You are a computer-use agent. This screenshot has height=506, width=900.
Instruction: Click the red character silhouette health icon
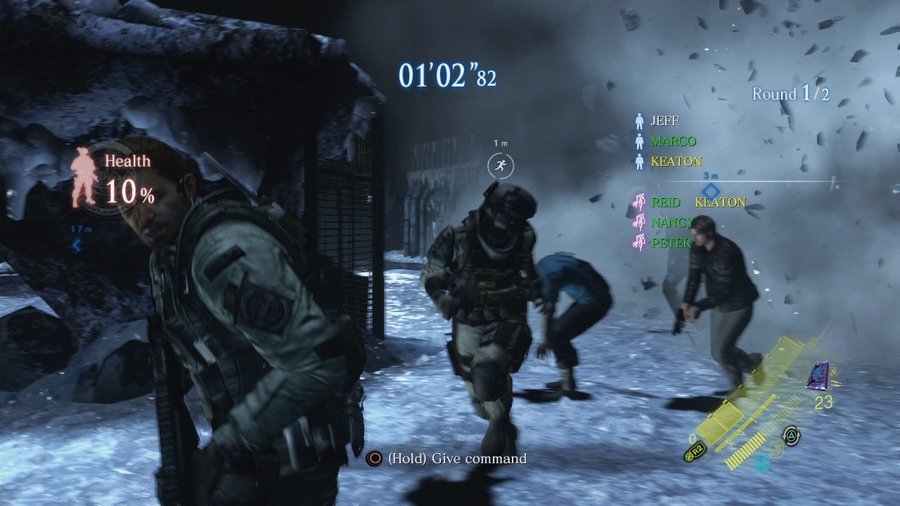pyautogui.click(x=85, y=177)
